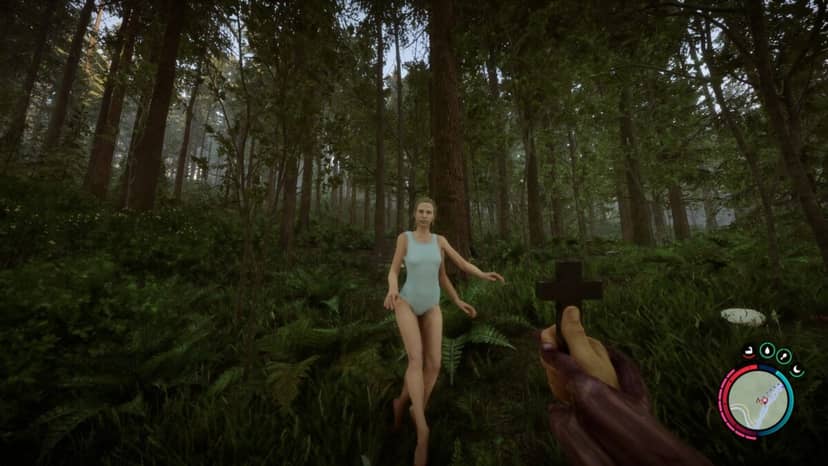
Task: Click the drumstick hunger icon
Action: (783, 356)
